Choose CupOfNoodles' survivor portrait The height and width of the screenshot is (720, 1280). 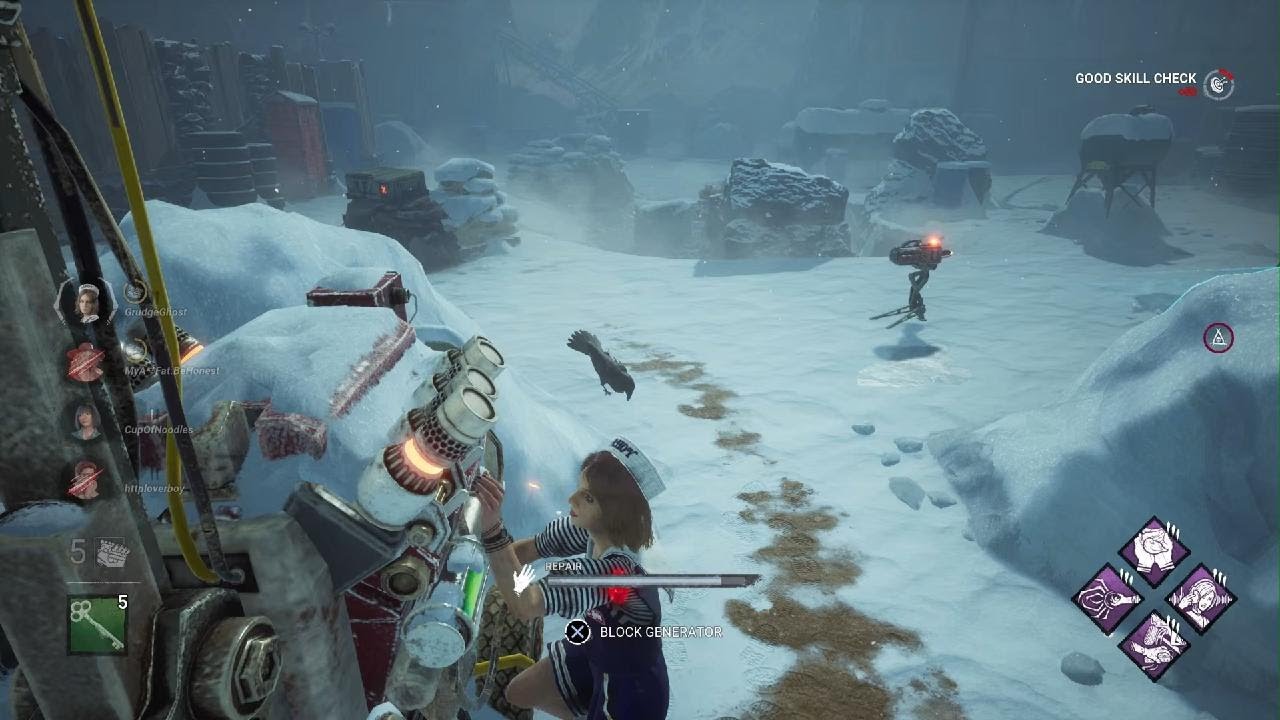coord(87,421)
